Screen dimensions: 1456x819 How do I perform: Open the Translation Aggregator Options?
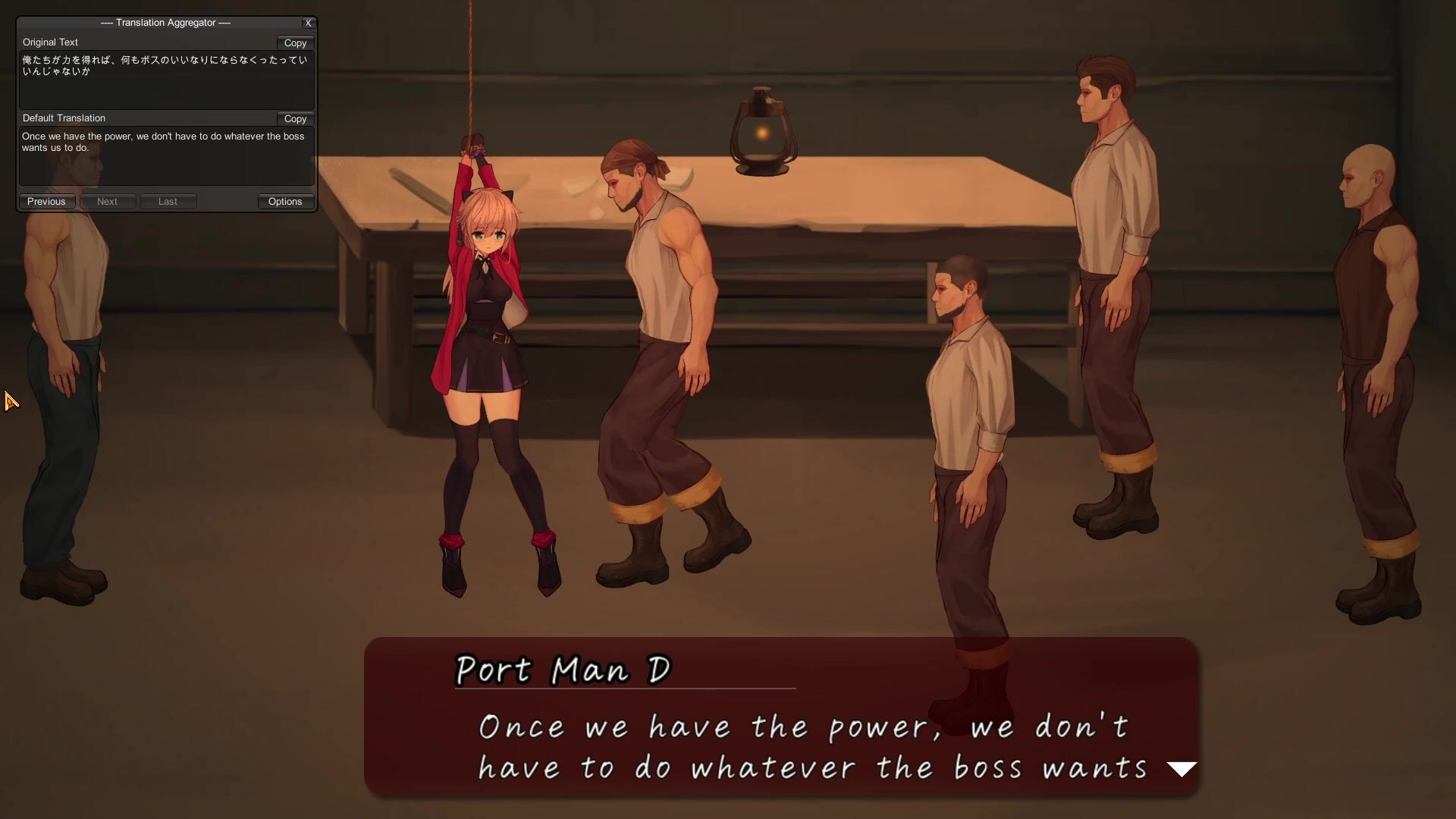coord(285,202)
